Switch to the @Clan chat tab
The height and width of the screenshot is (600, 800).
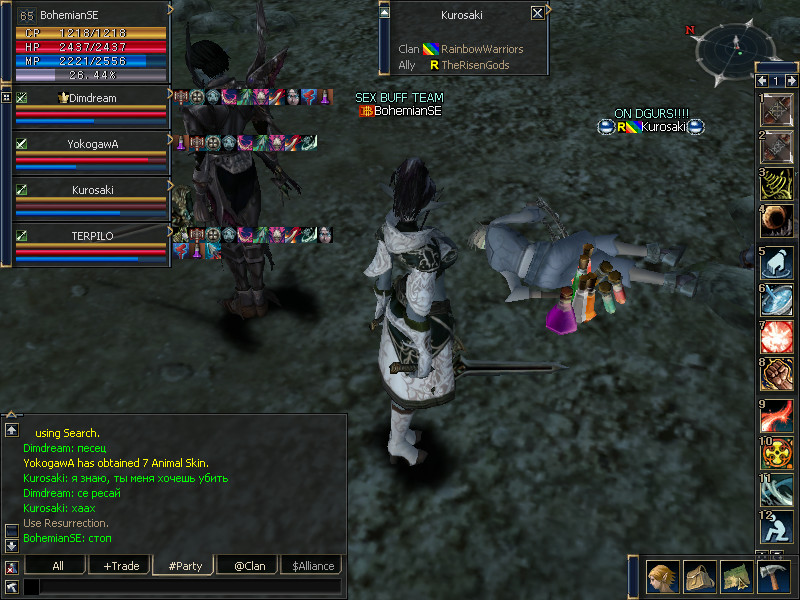point(247,566)
